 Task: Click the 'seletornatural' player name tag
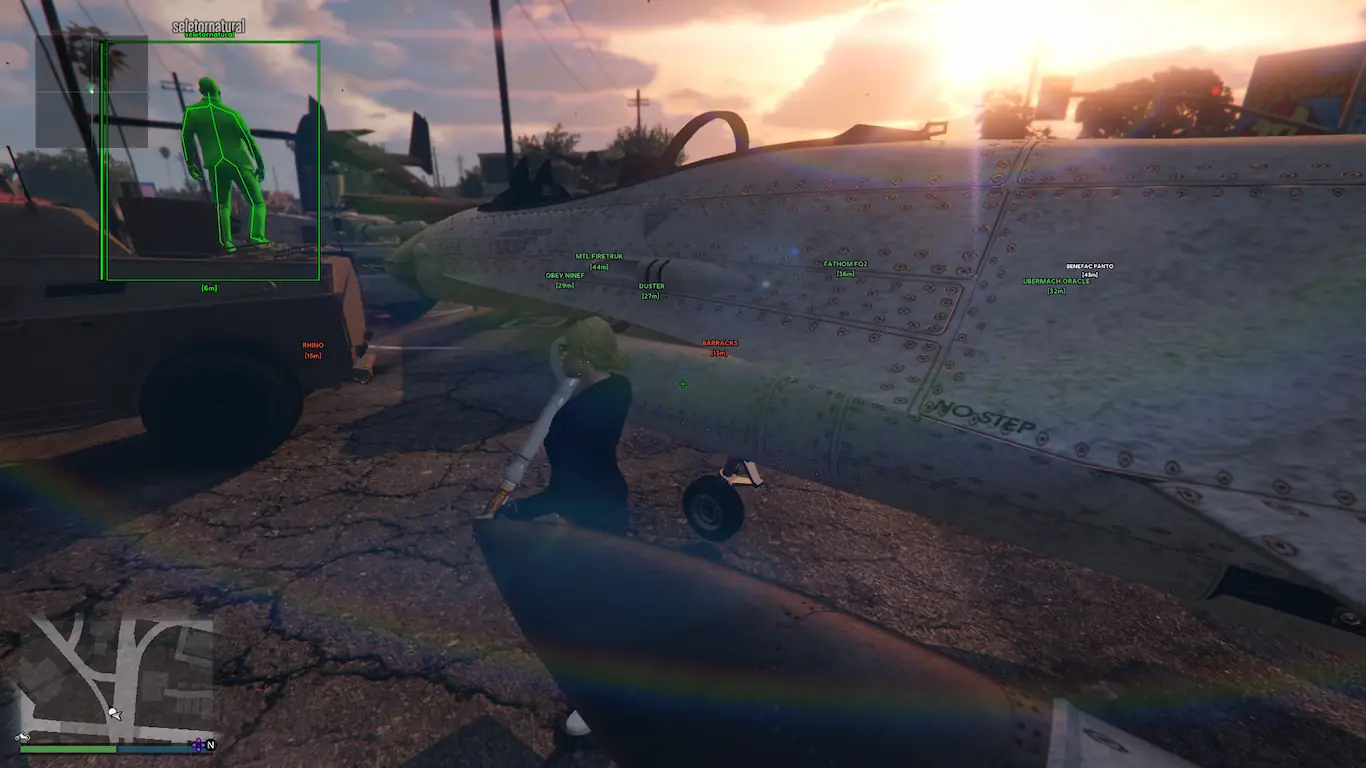pos(208,26)
